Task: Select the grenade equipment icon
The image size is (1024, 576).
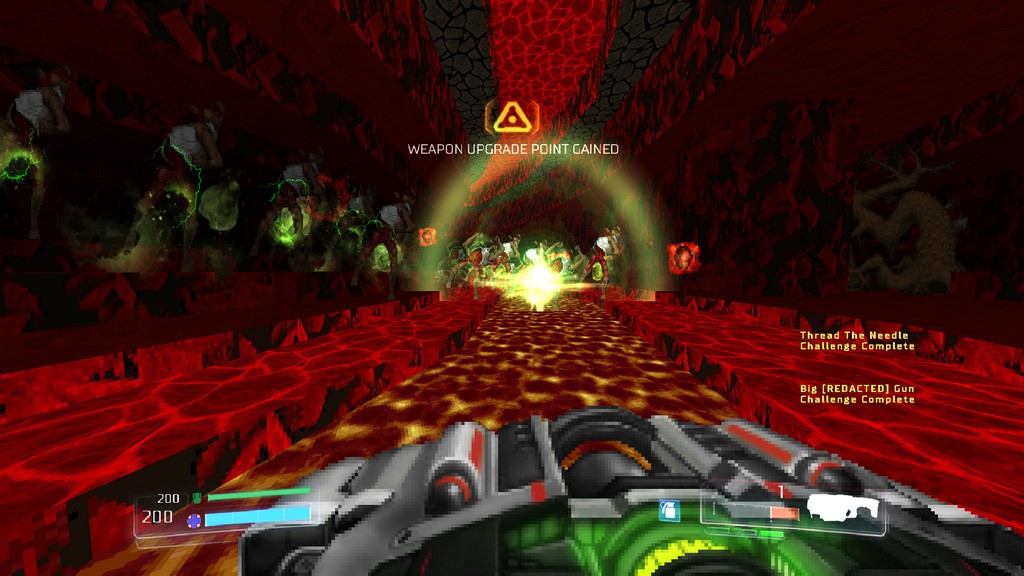Action: pyautogui.click(x=669, y=511)
